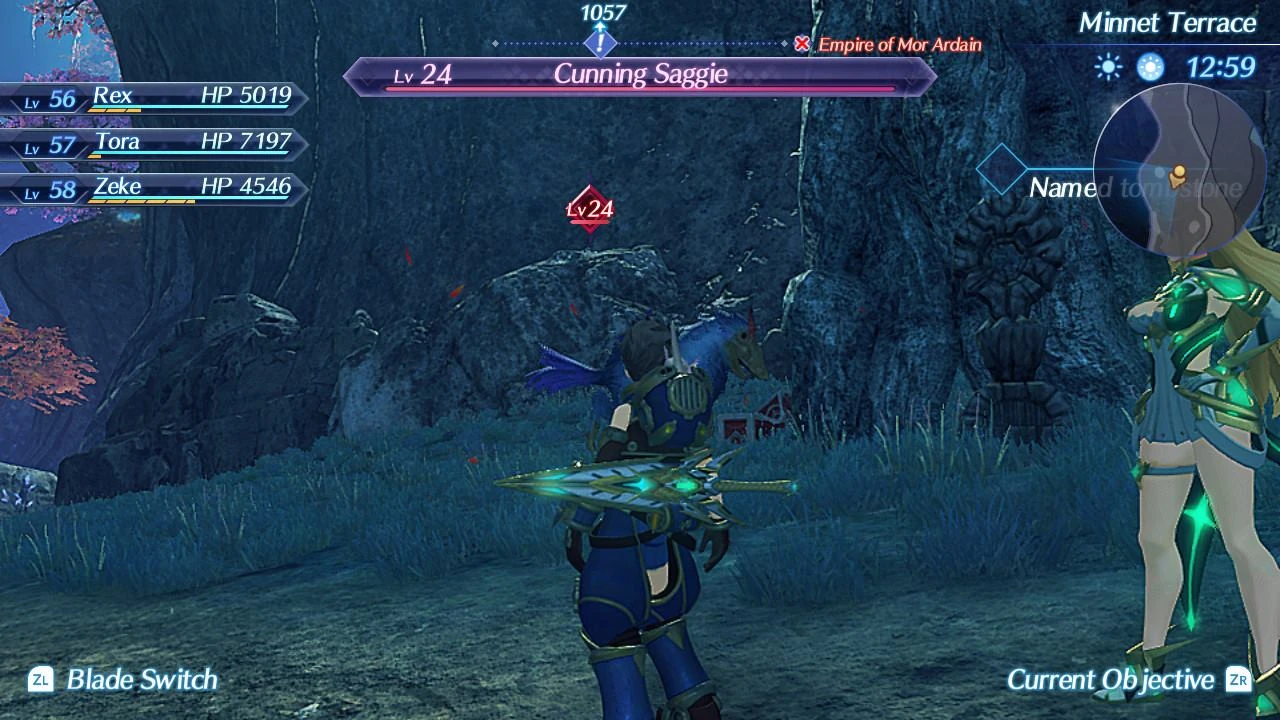The width and height of the screenshot is (1280, 720).
Task: Select the Minnet Terrace location label
Action: 1168,22
